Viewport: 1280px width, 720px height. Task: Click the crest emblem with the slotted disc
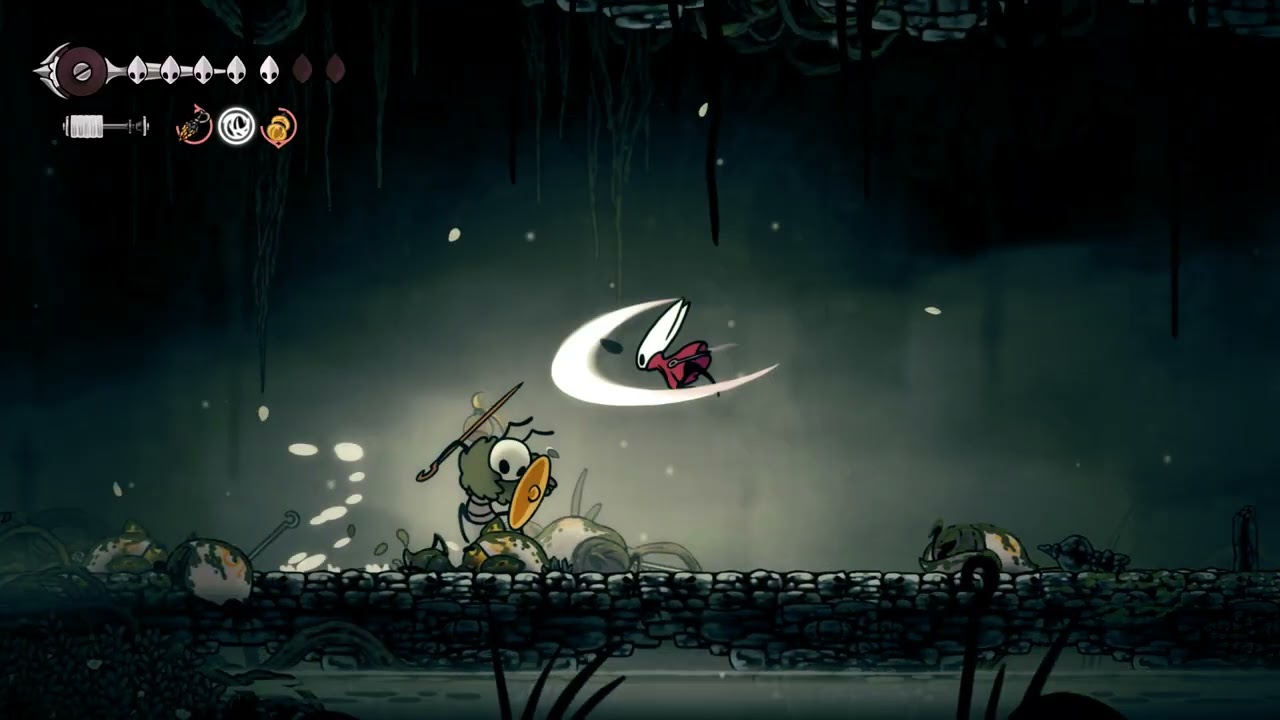[x=80, y=71]
